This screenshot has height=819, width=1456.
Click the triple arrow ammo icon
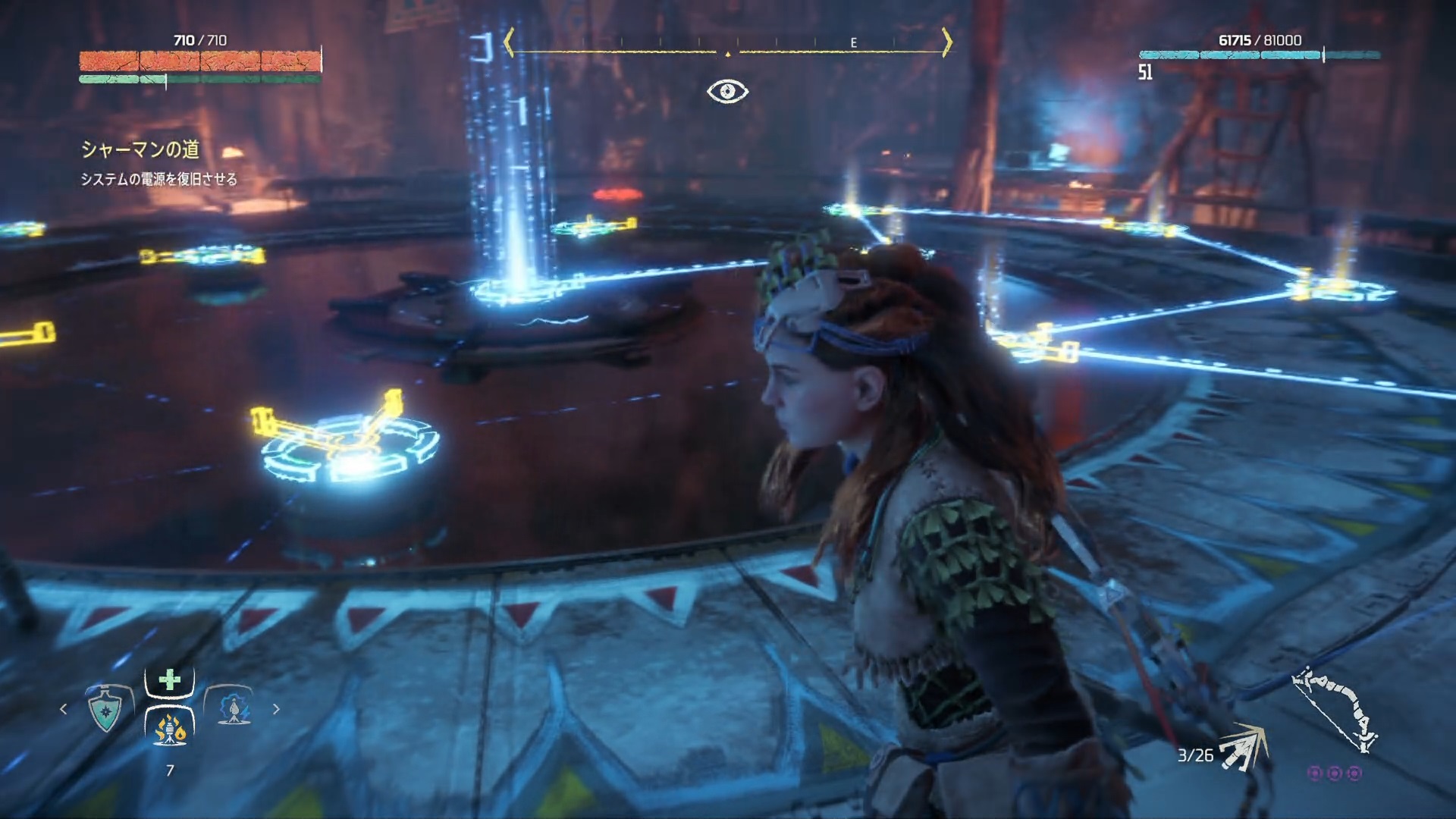(x=1242, y=749)
